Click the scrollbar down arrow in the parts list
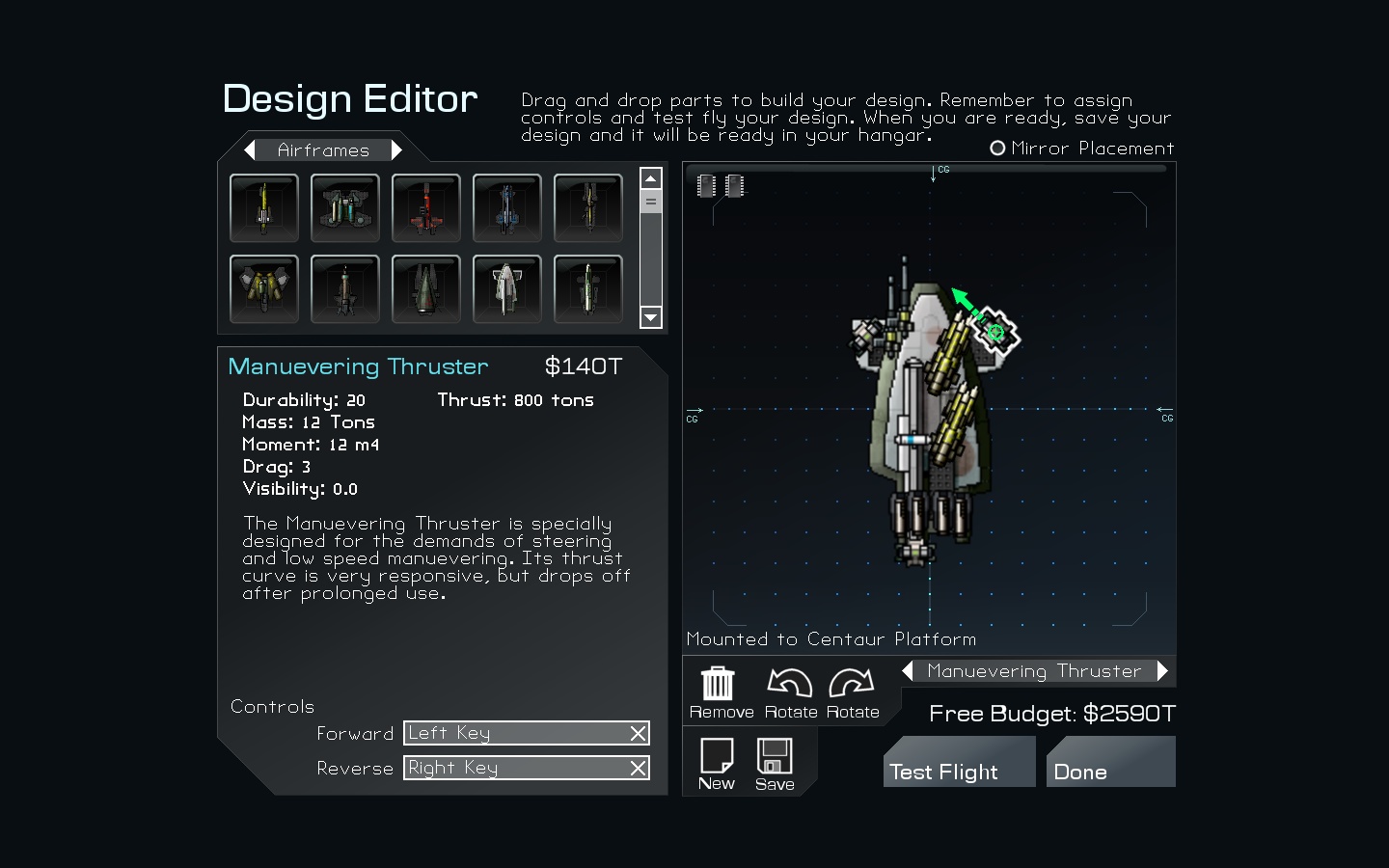This screenshot has width=1389, height=868. pos(651,318)
